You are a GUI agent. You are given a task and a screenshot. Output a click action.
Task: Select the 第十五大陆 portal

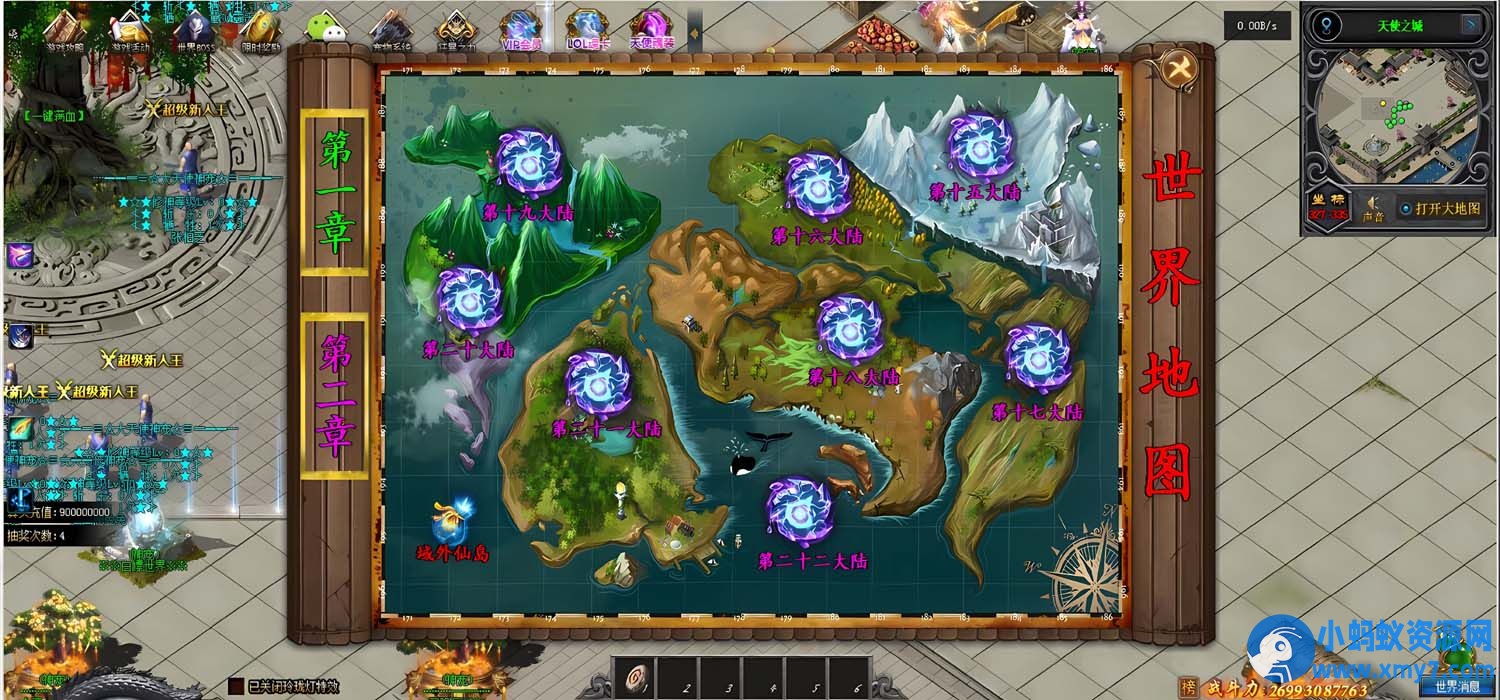coord(981,146)
